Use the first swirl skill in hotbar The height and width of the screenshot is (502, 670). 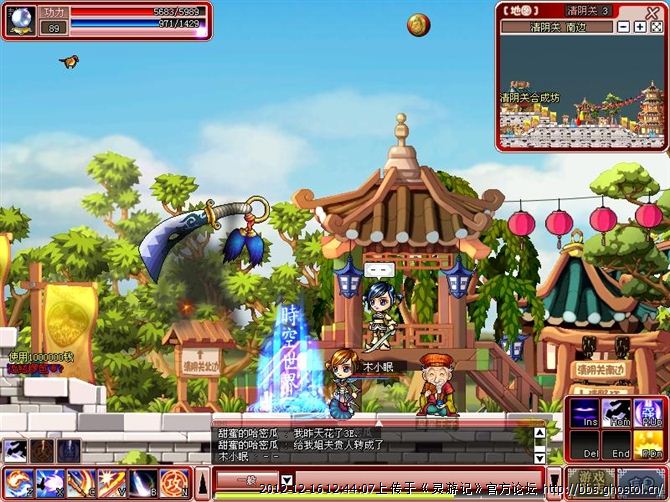[19, 483]
